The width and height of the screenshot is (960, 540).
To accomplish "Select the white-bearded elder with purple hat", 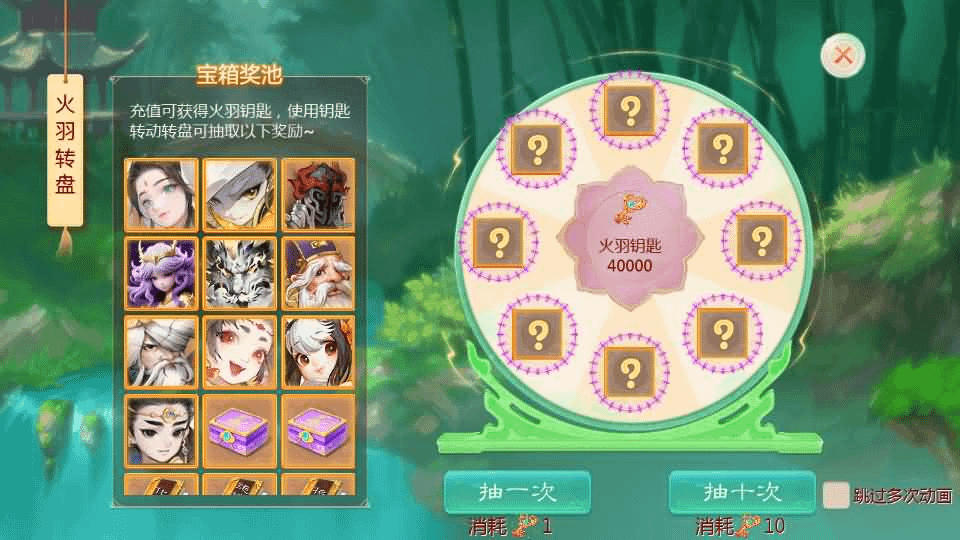I will [x=318, y=273].
